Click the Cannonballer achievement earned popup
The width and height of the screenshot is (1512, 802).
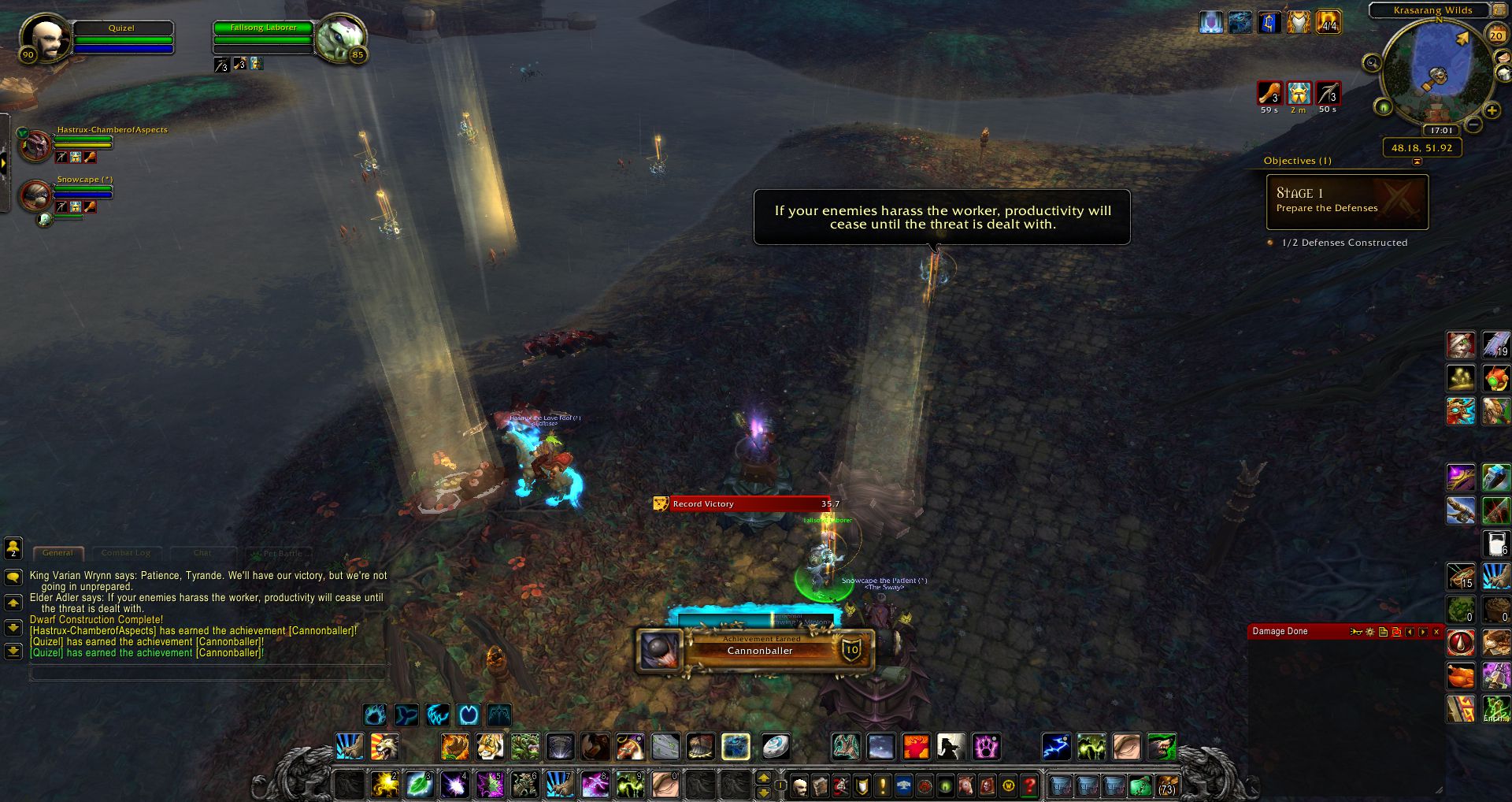click(756, 650)
